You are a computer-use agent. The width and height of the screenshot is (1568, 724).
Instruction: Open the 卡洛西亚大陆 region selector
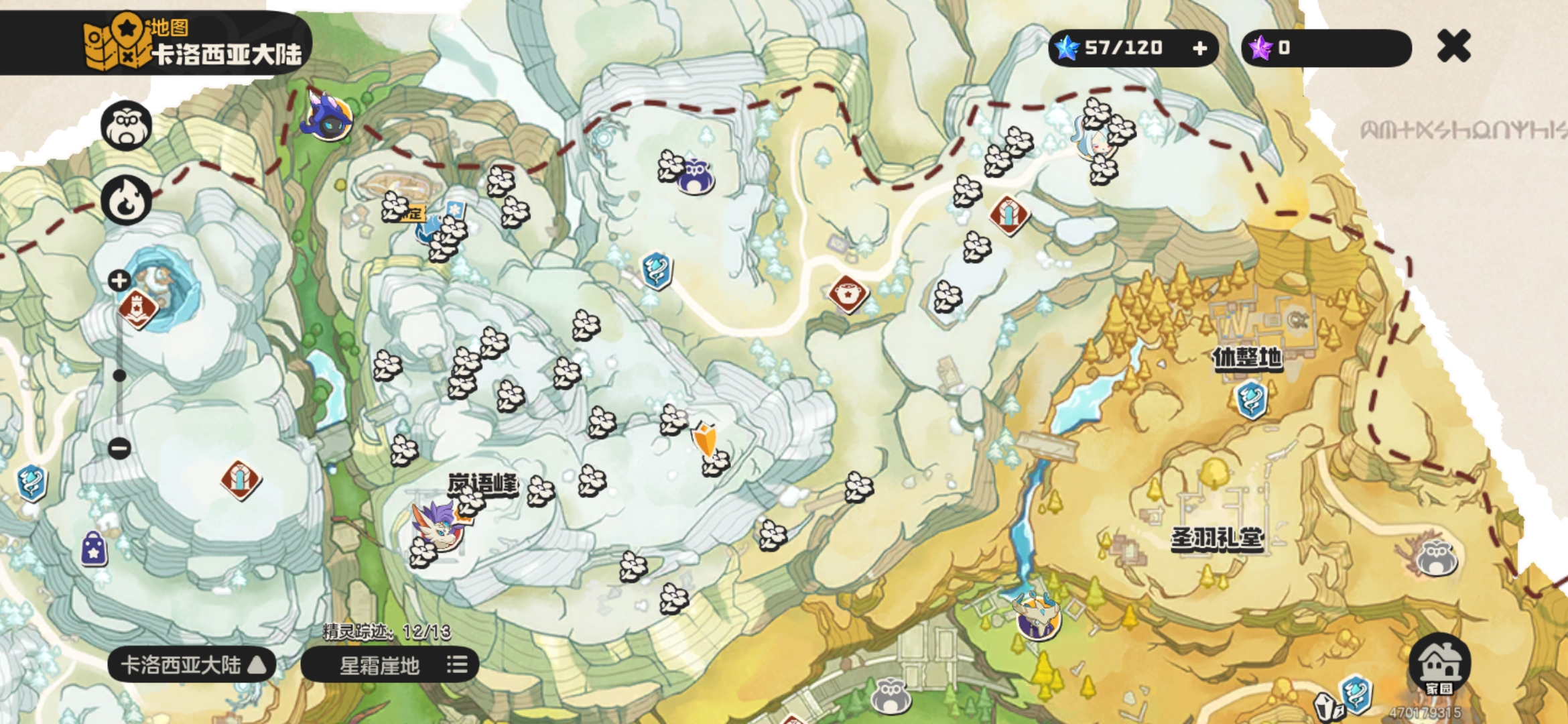tap(192, 665)
